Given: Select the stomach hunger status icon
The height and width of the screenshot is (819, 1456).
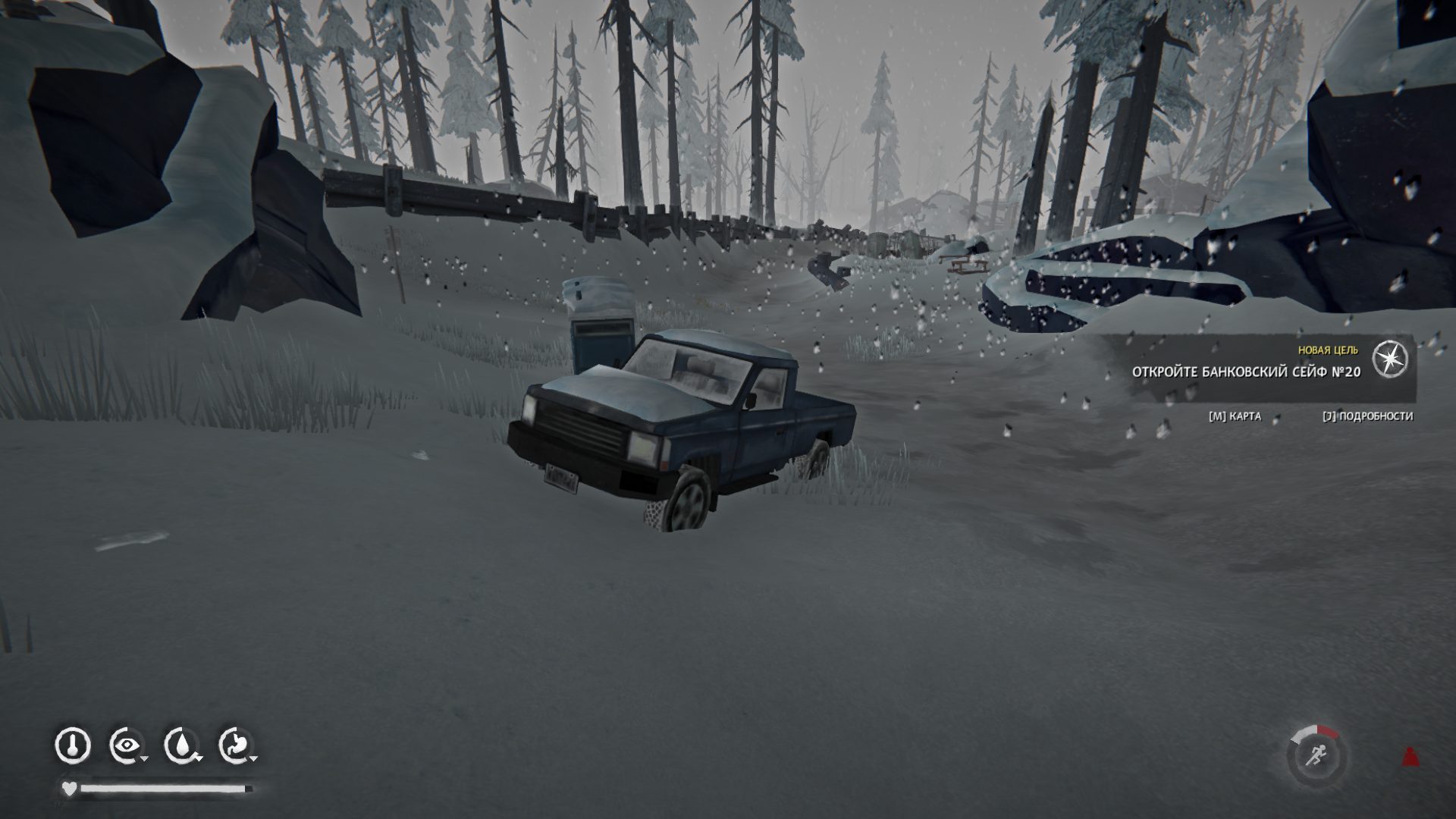Looking at the screenshot, I should point(236,746).
